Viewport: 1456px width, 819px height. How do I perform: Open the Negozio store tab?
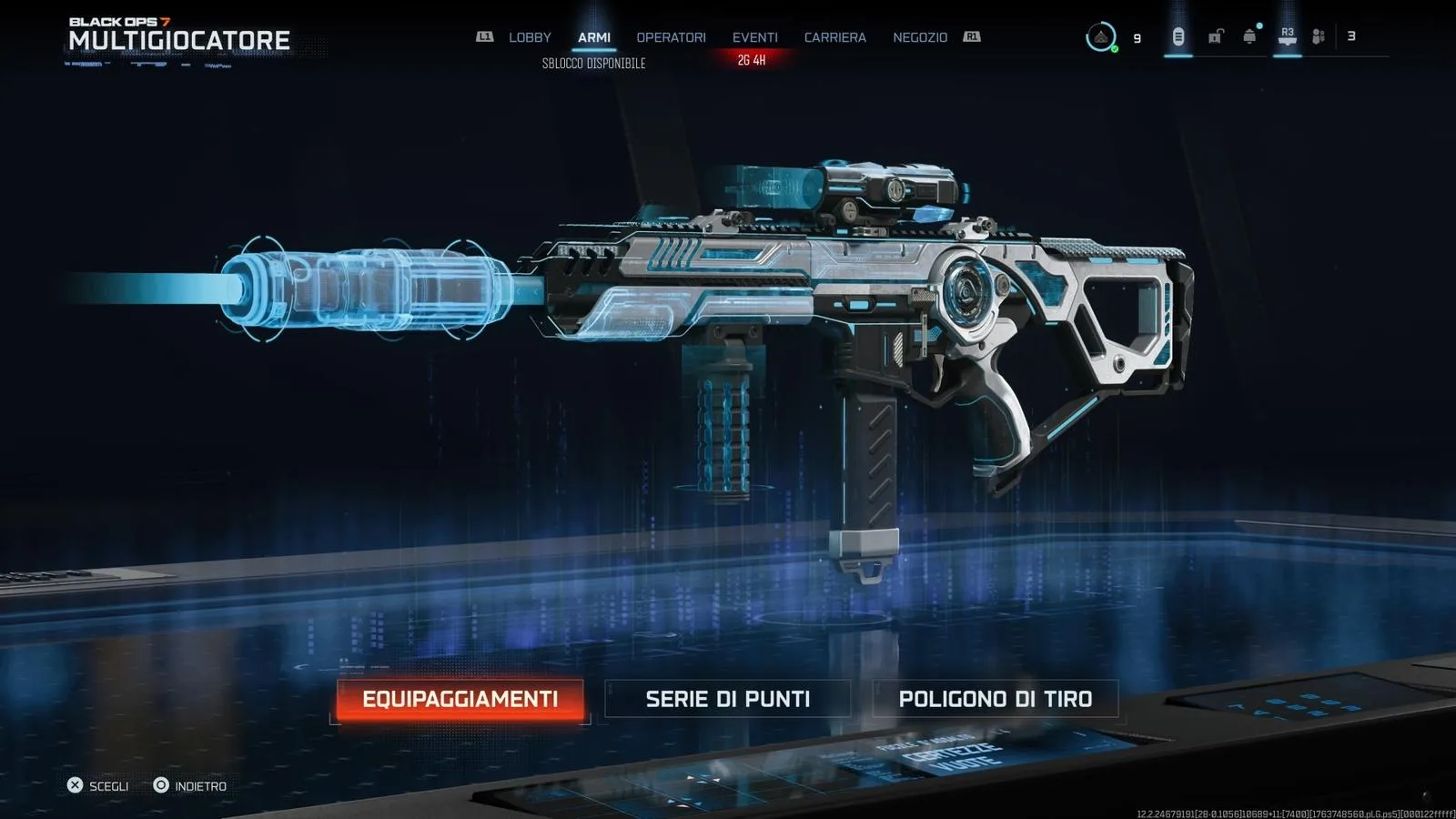click(920, 37)
